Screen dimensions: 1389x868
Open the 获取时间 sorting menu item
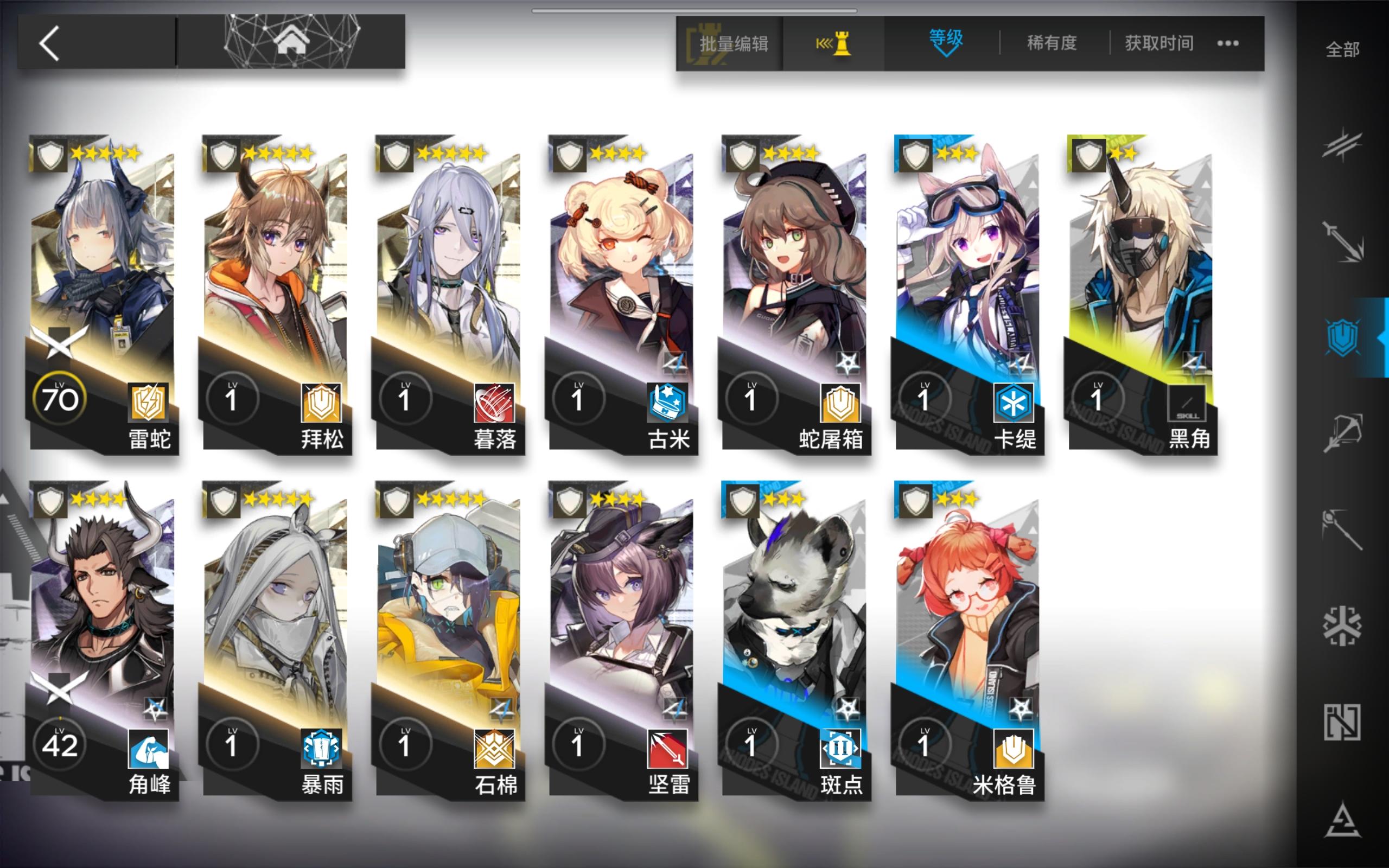pyautogui.click(x=1157, y=43)
